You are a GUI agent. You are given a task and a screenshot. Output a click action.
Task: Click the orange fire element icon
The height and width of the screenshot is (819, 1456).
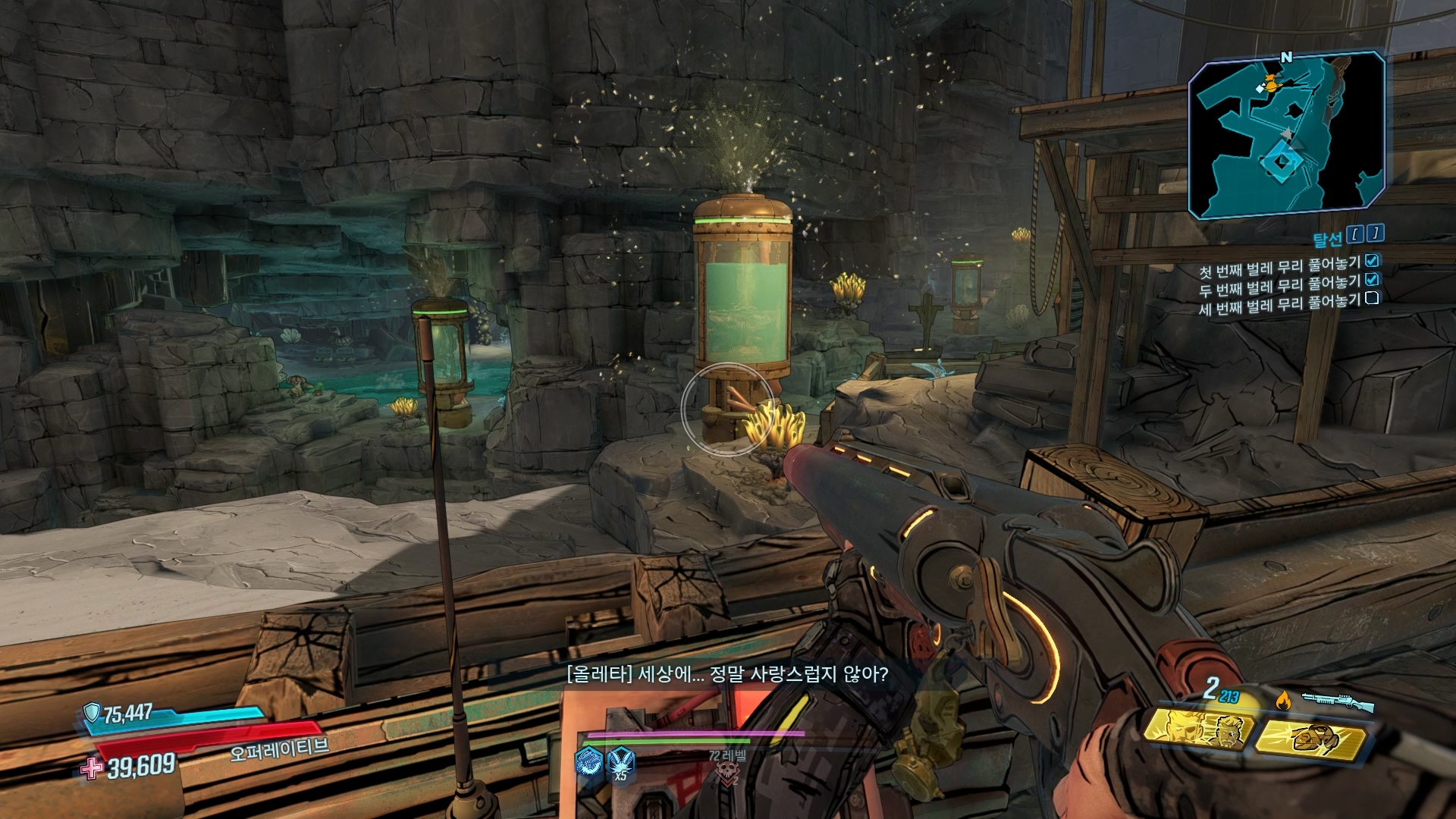pos(1283,701)
